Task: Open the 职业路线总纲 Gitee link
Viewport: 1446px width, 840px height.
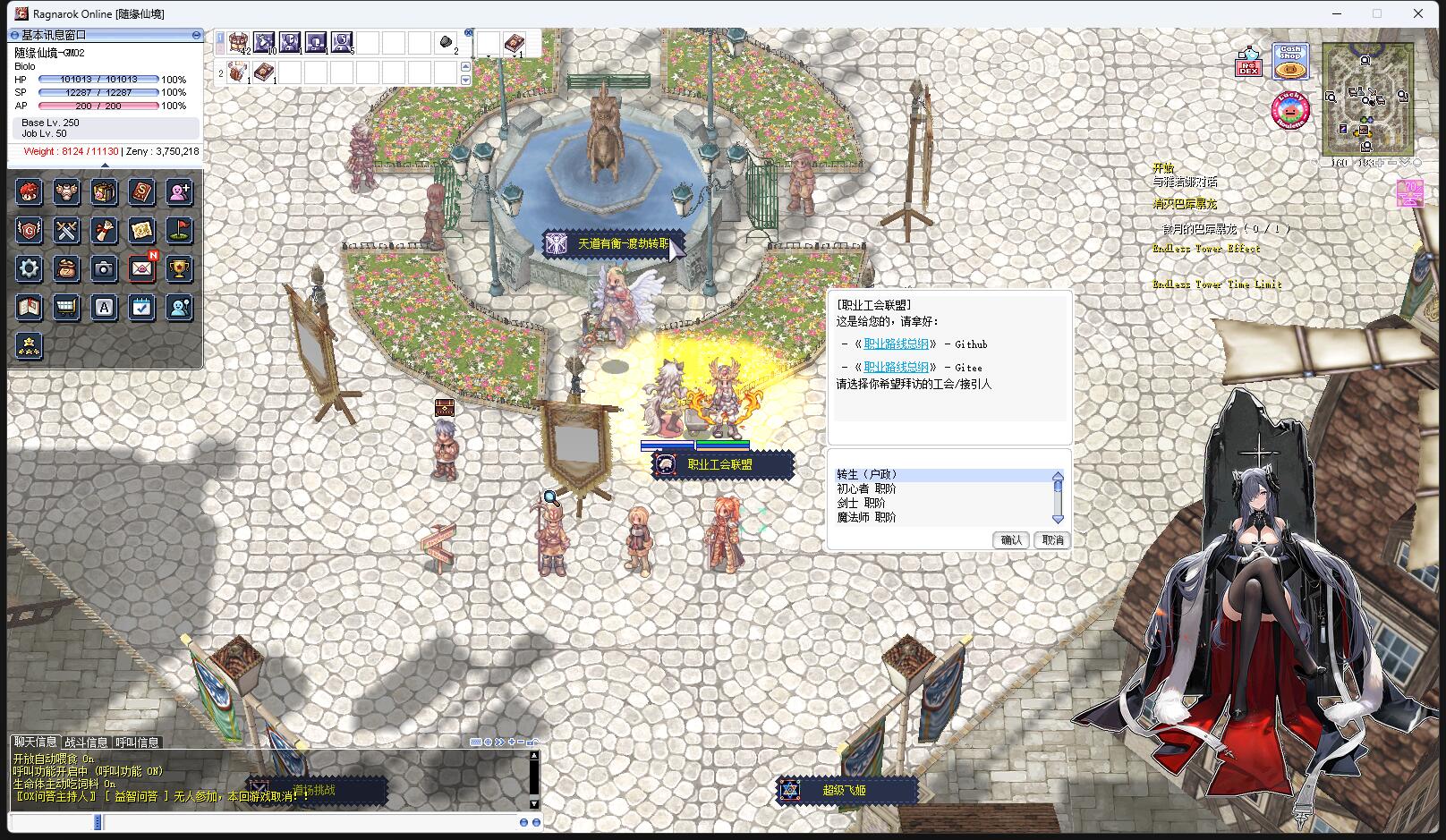Action: (896, 368)
